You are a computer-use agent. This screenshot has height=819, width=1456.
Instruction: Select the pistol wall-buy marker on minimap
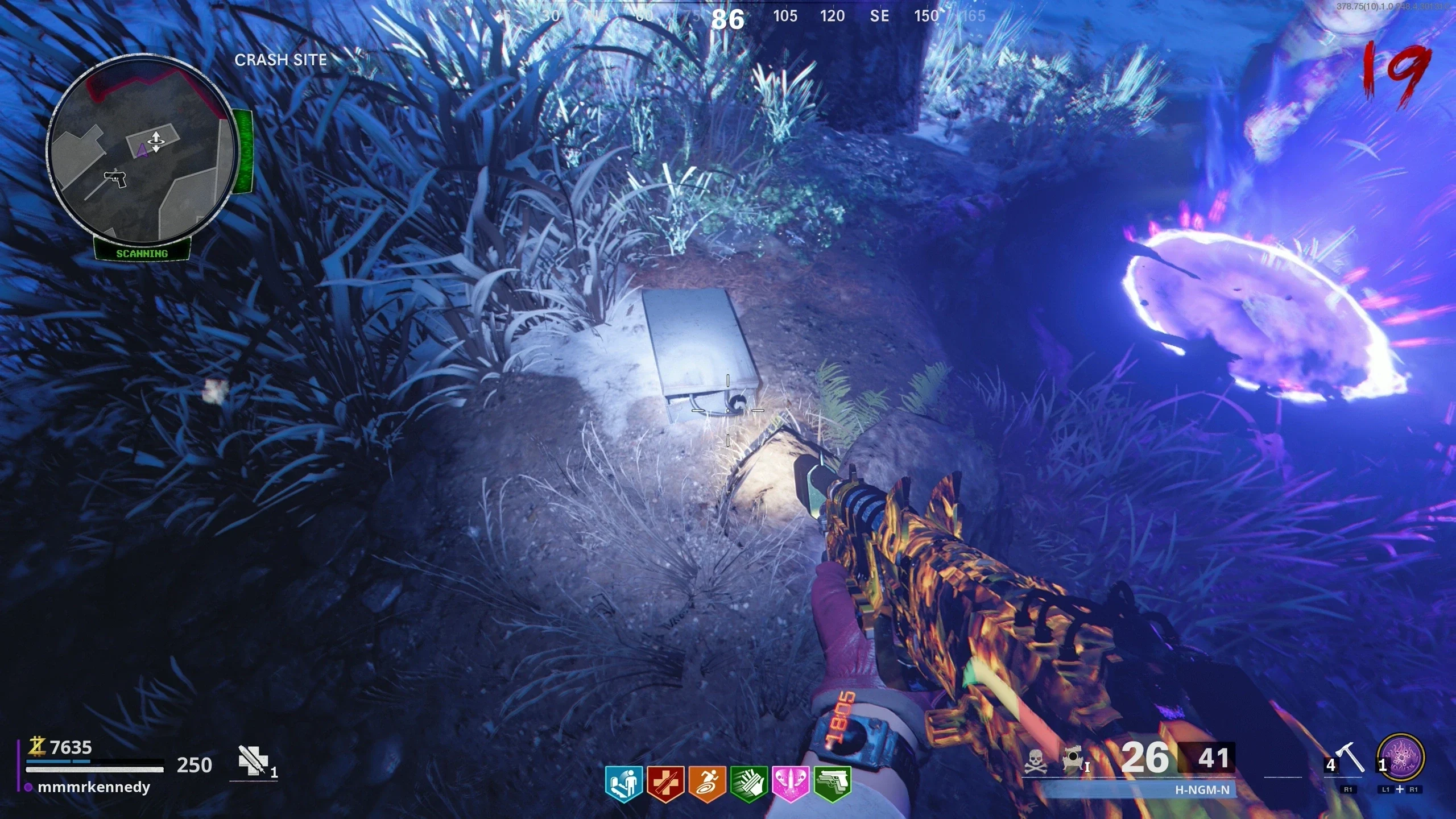(115, 179)
